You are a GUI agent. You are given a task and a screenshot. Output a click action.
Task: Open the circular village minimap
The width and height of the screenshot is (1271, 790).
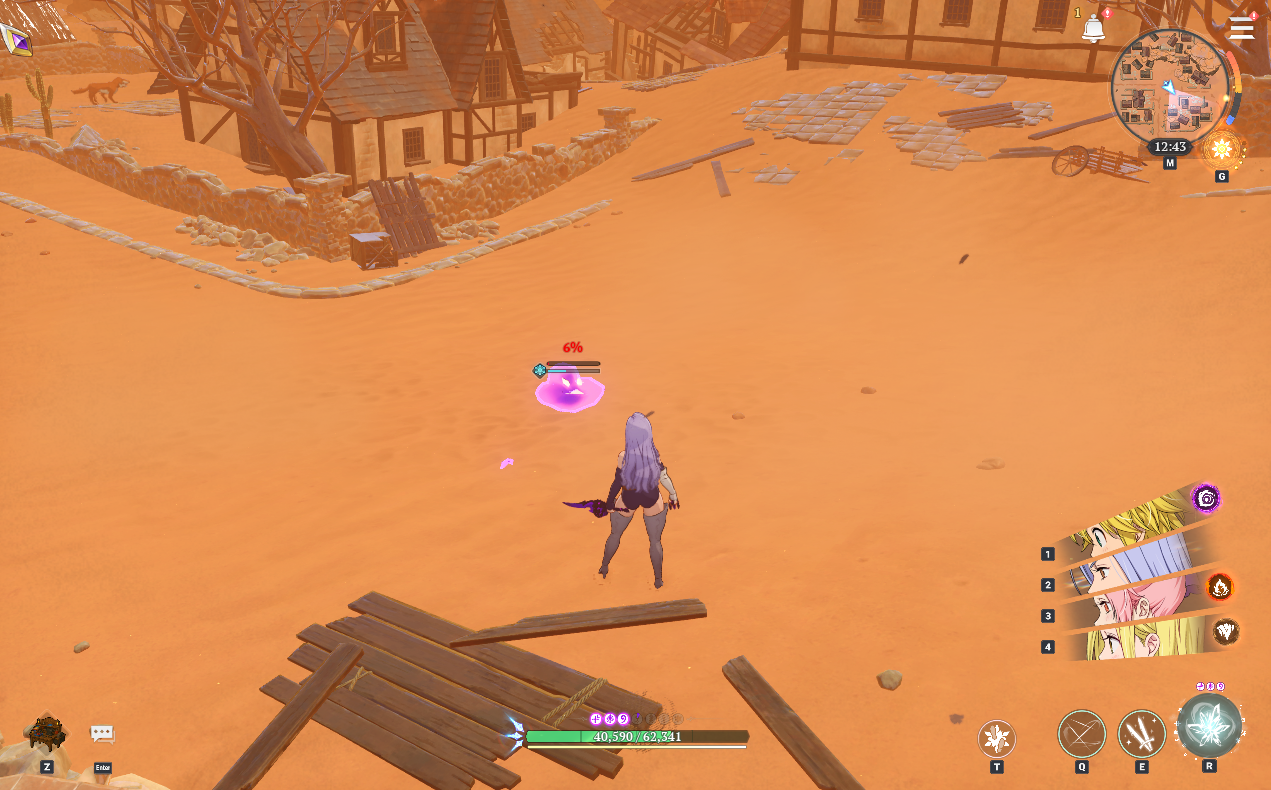click(1169, 88)
